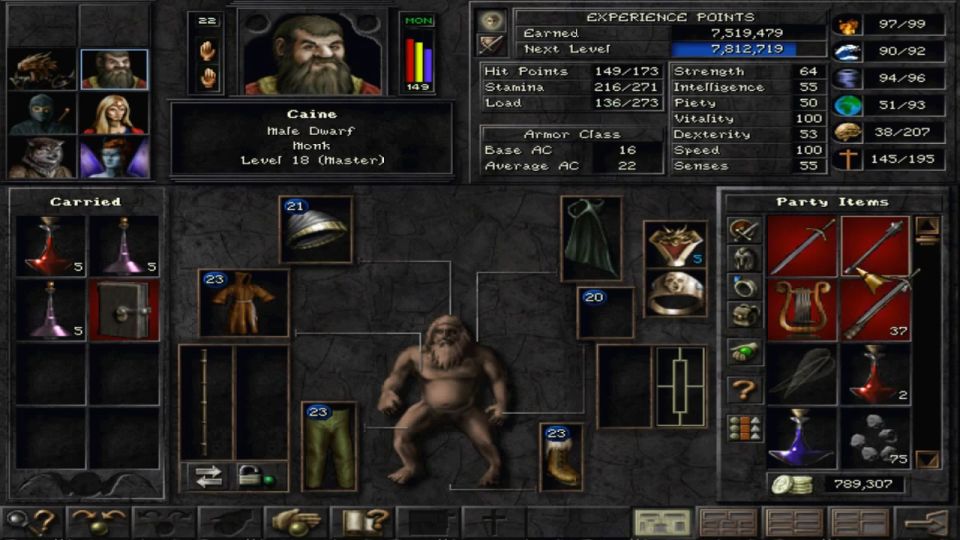Choose the blonde woman party portrait
This screenshot has width=960, height=540.
click(114, 113)
